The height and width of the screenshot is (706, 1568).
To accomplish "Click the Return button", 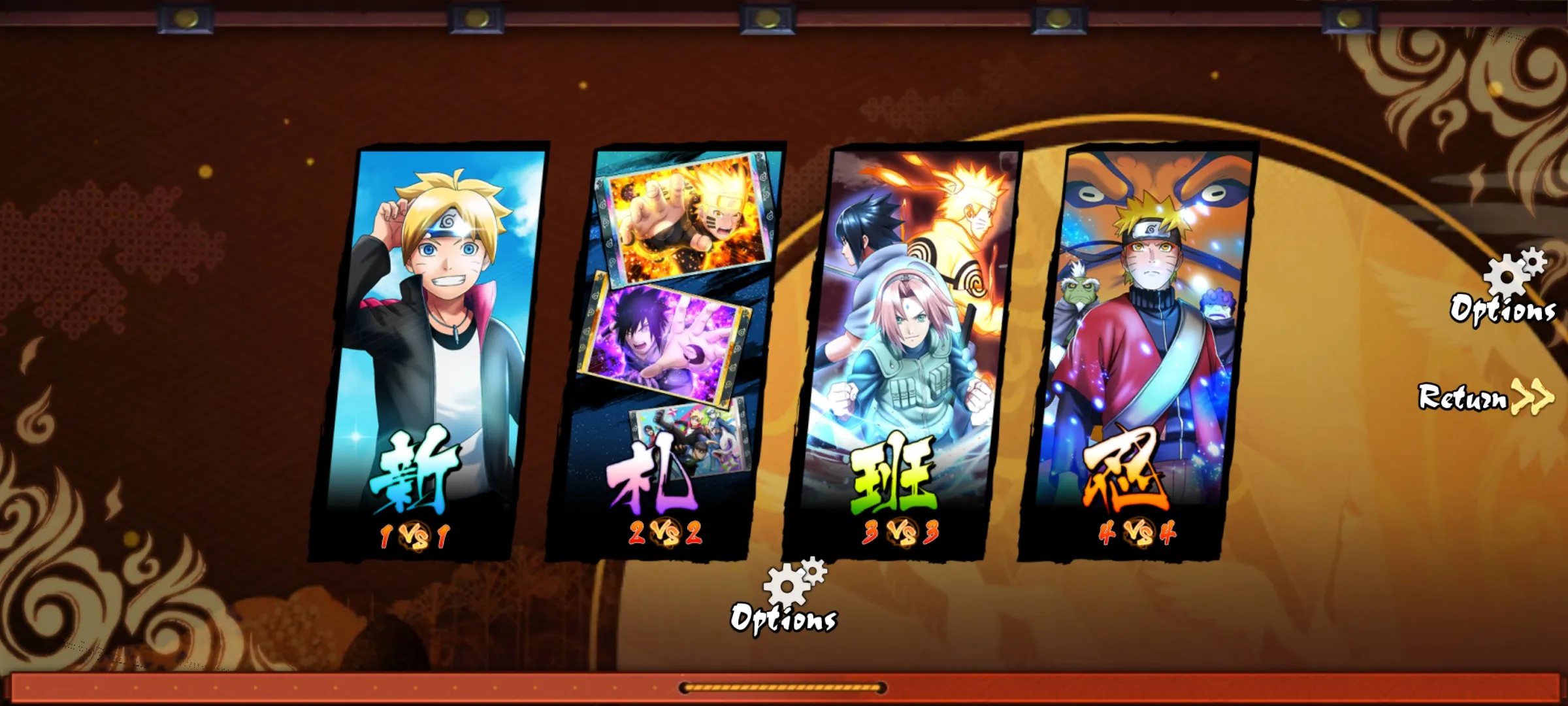I will pos(1484,397).
